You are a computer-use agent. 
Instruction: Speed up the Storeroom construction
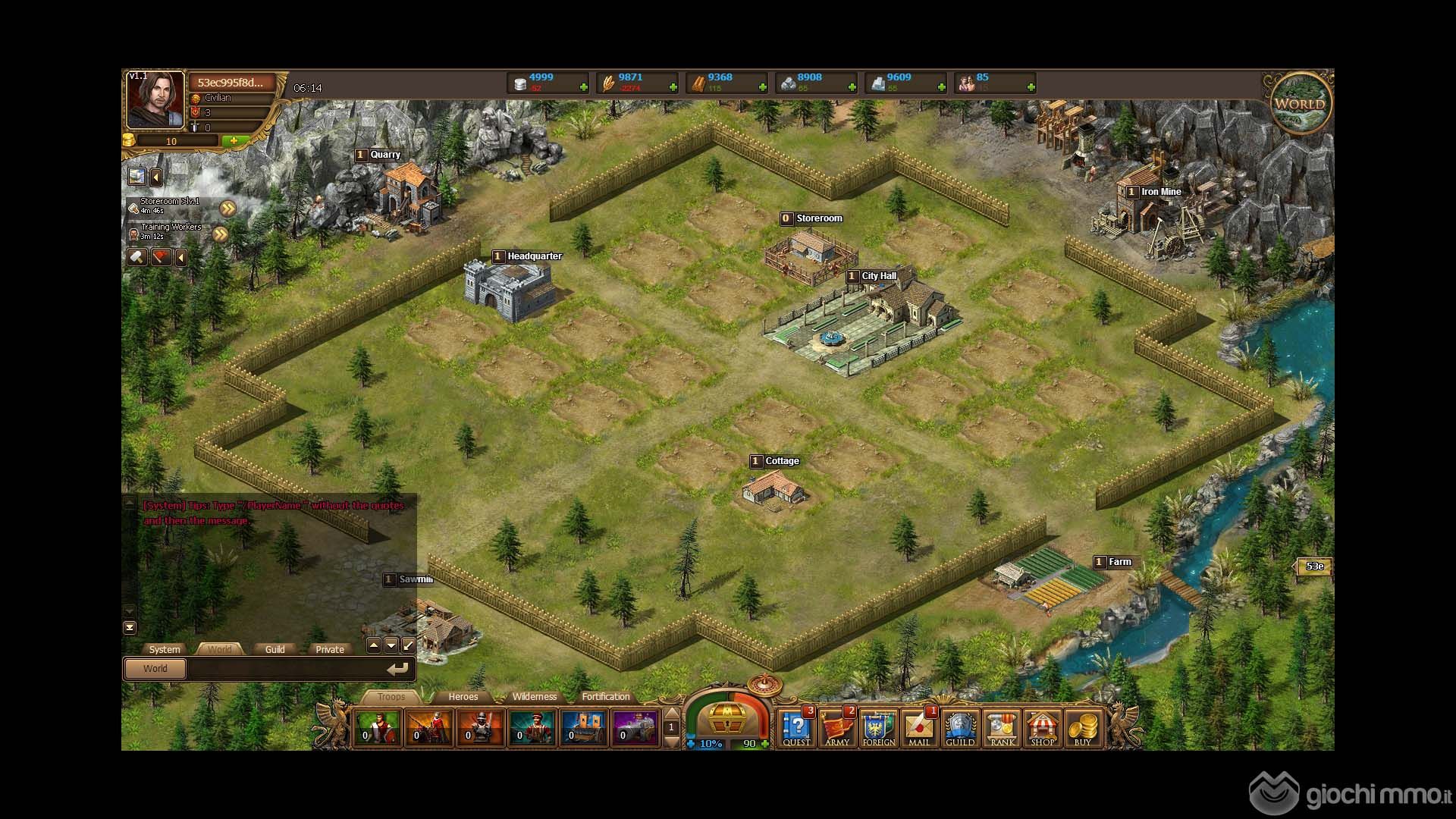point(227,208)
